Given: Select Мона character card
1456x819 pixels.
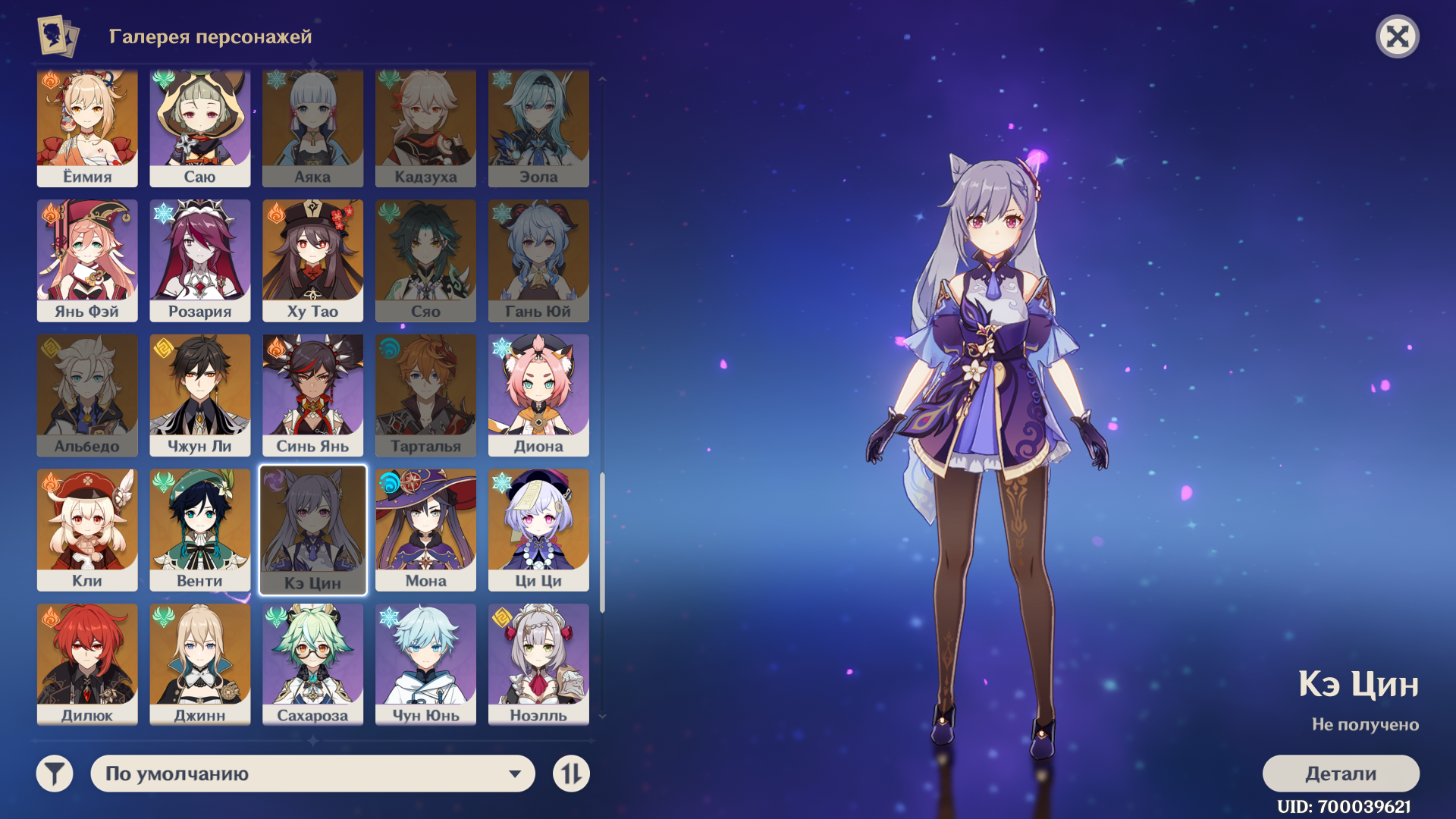Looking at the screenshot, I should (425, 529).
